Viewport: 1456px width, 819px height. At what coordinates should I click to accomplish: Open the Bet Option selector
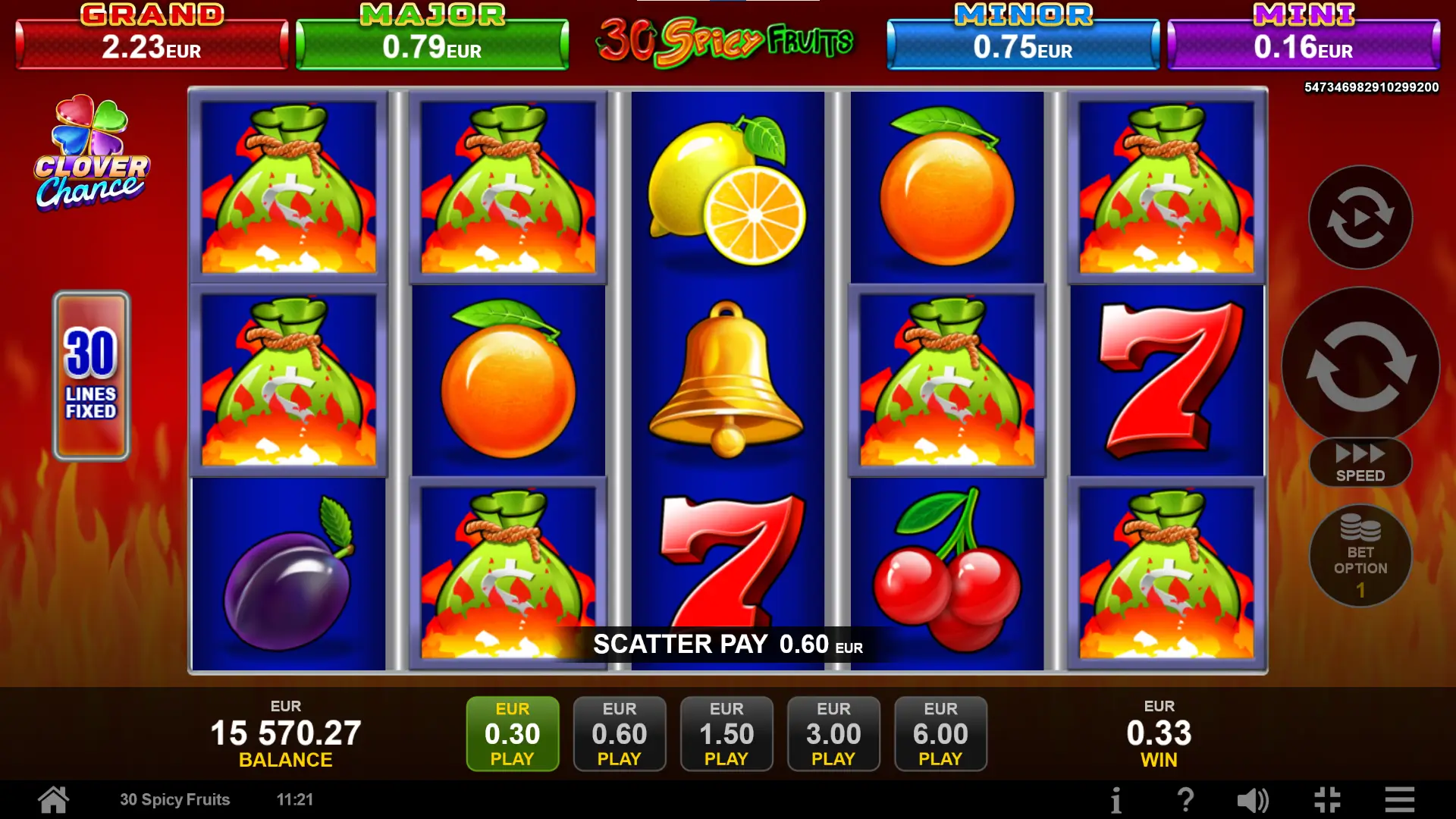[x=1360, y=555]
